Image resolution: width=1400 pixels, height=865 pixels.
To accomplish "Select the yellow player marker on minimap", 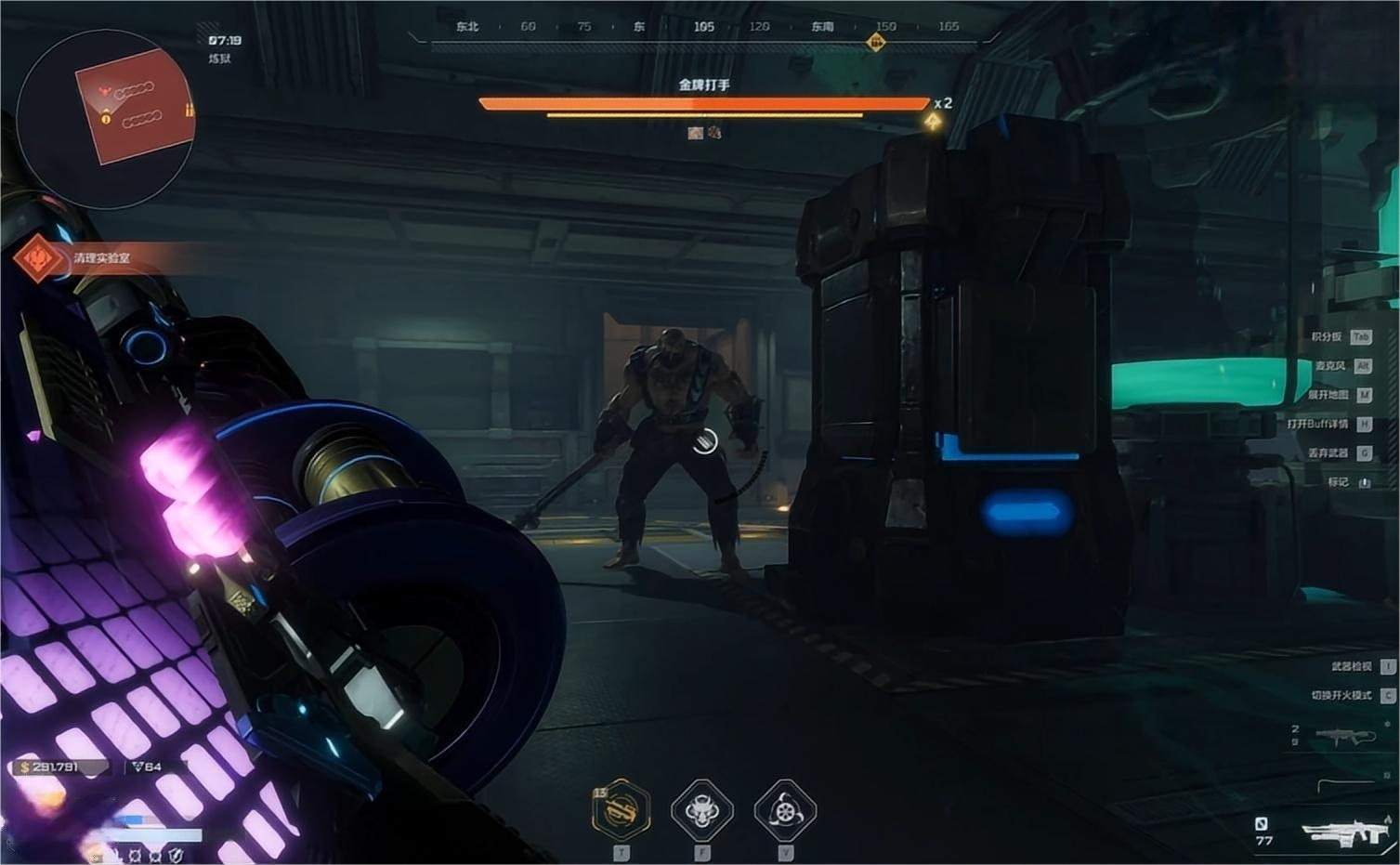I will [x=106, y=118].
